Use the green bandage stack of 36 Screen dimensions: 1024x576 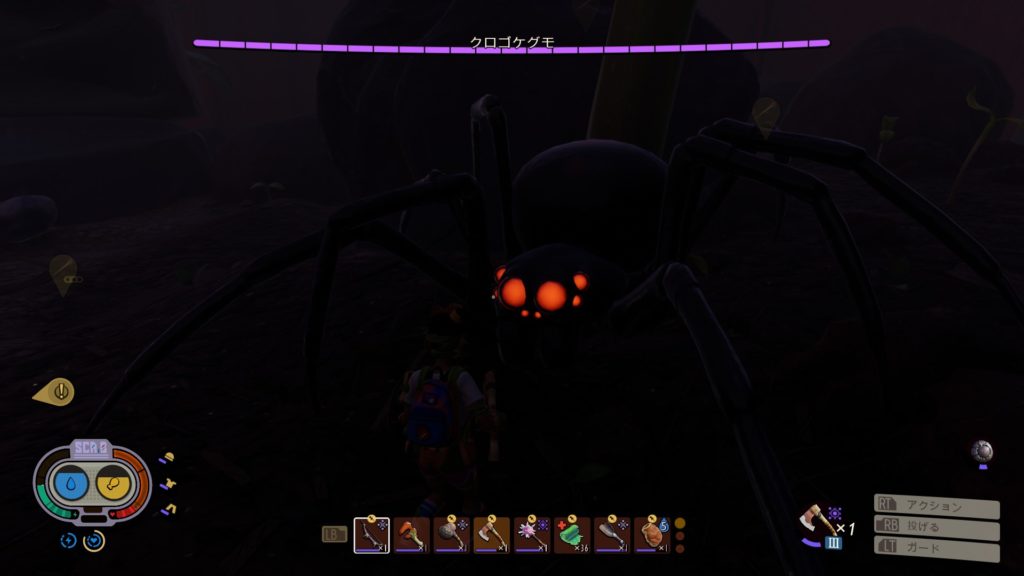point(571,535)
